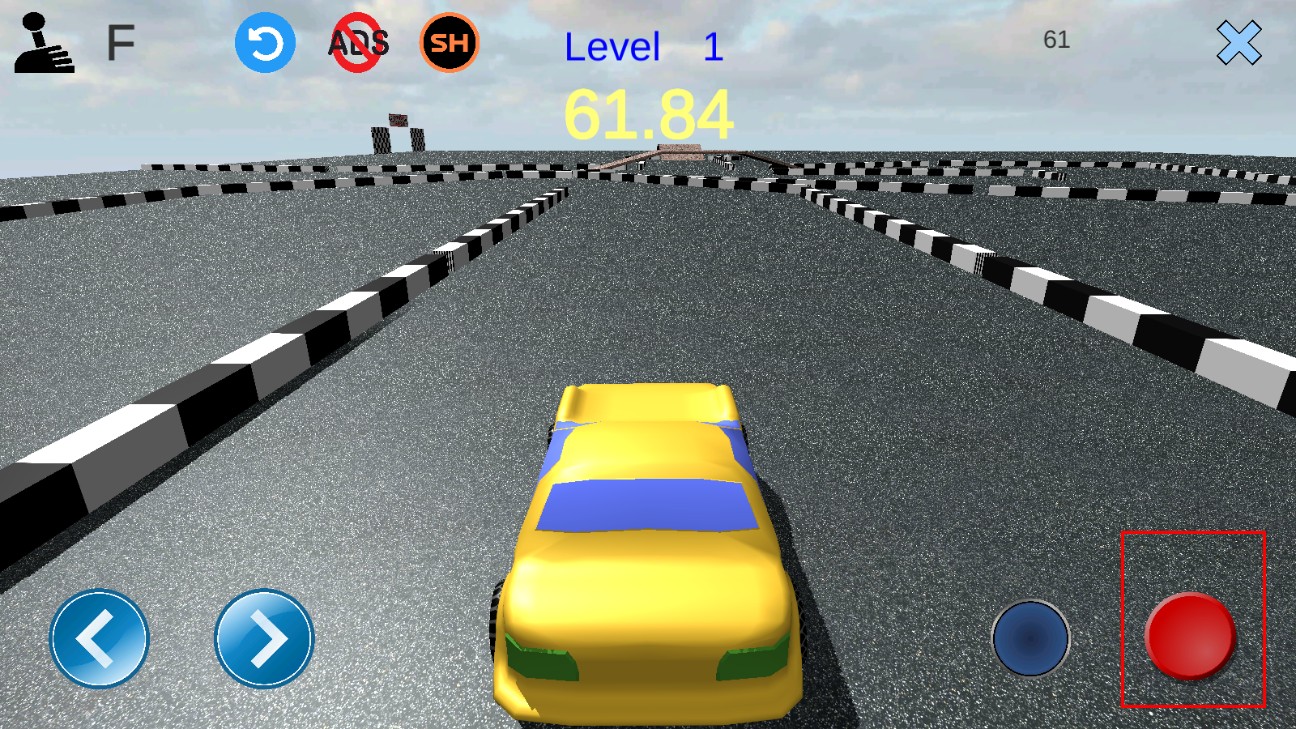Select the no-ADS remove ads icon
The image size is (1296, 729).
[359, 44]
